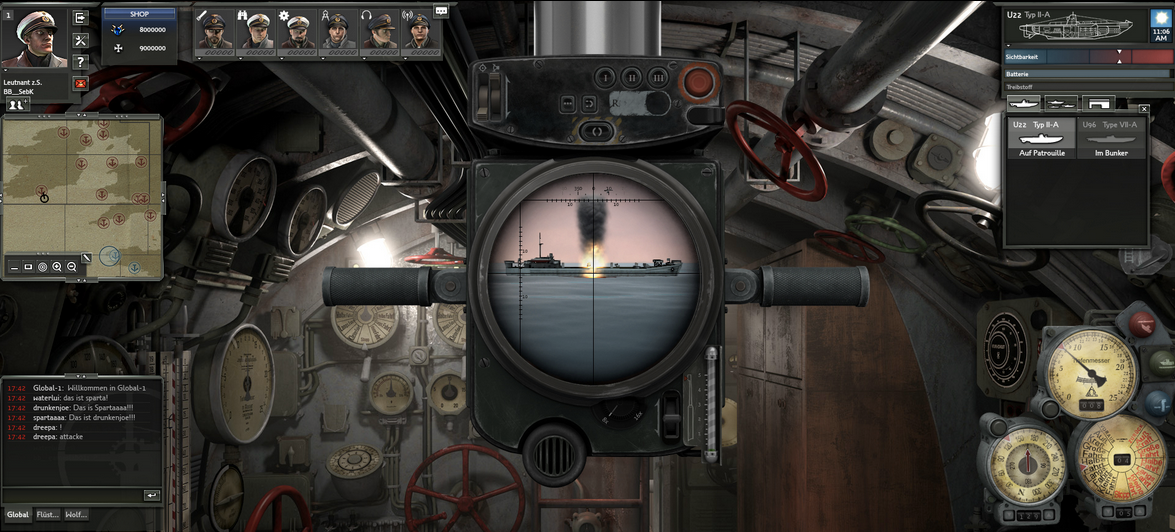Select the radio signal officer portrait
The height and width of the screenshot is (532, 1175).
420,31
